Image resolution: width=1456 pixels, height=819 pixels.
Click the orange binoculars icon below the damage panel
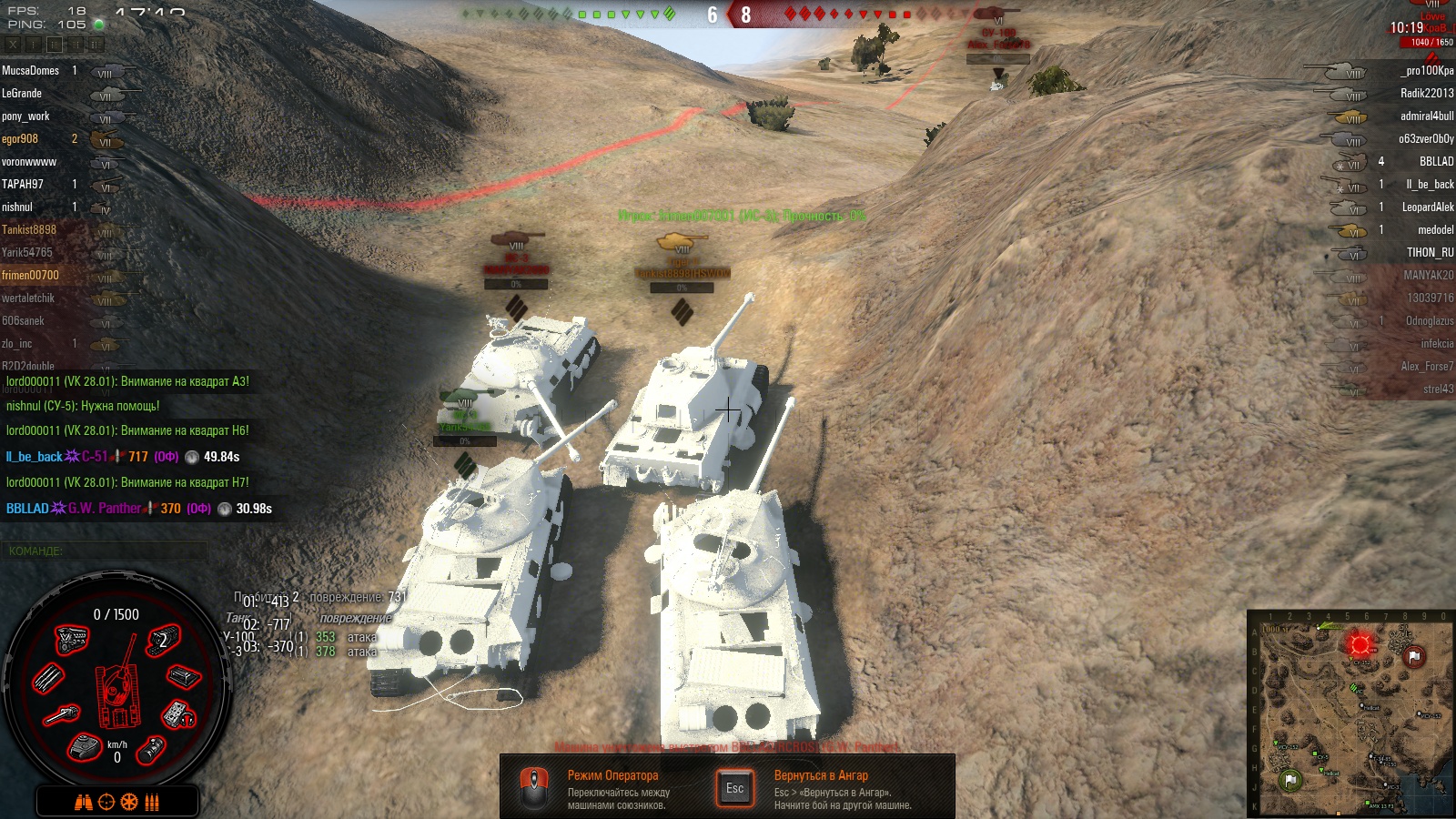click(83, 802)
